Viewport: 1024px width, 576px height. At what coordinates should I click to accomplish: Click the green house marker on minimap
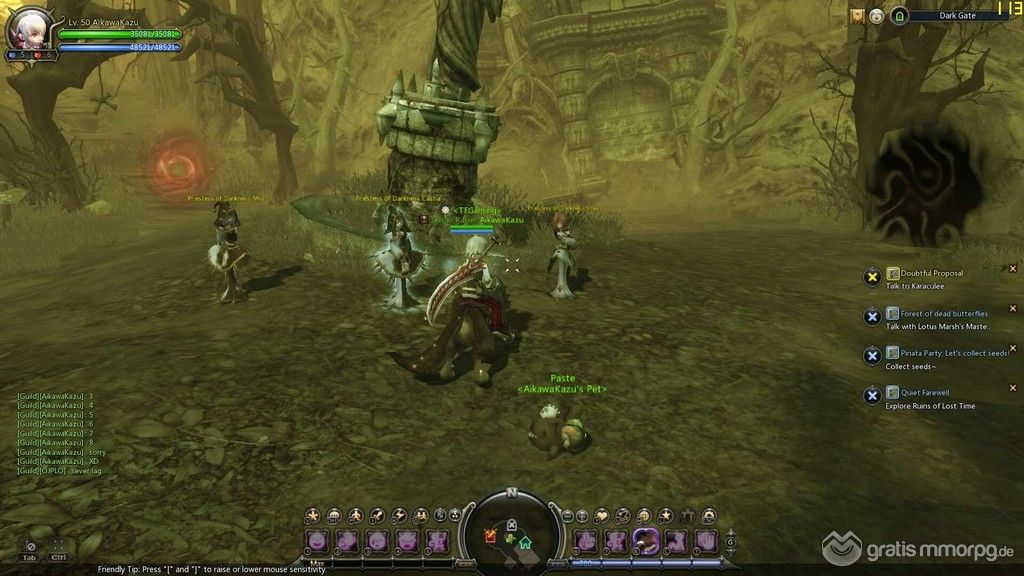coord(525,543)
